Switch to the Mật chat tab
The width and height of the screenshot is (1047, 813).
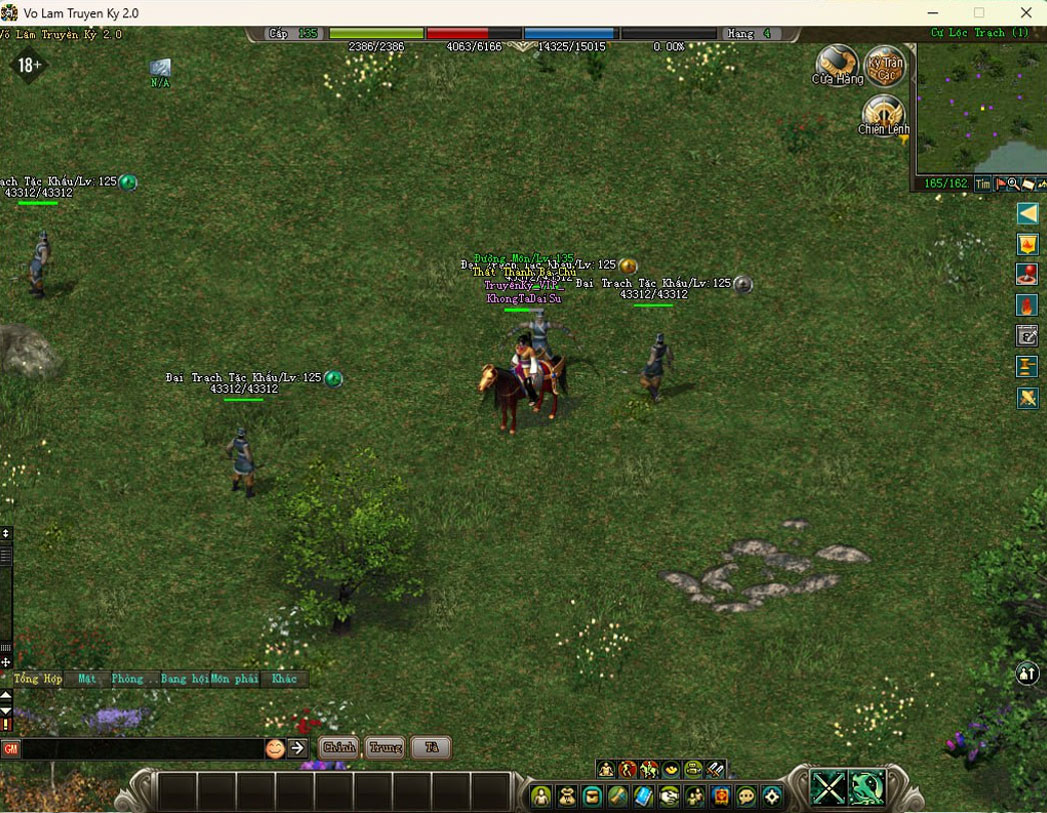(87, 678)
